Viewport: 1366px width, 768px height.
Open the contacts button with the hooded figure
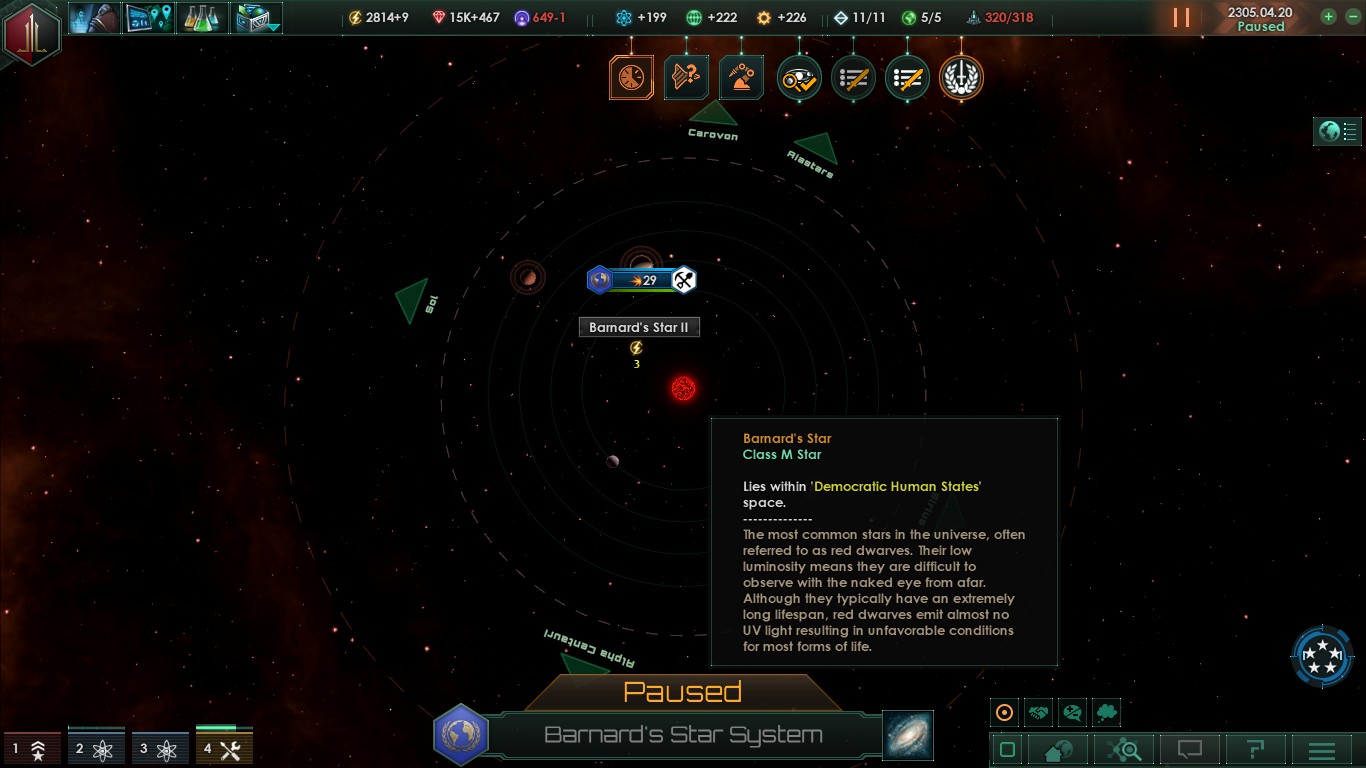95,17
